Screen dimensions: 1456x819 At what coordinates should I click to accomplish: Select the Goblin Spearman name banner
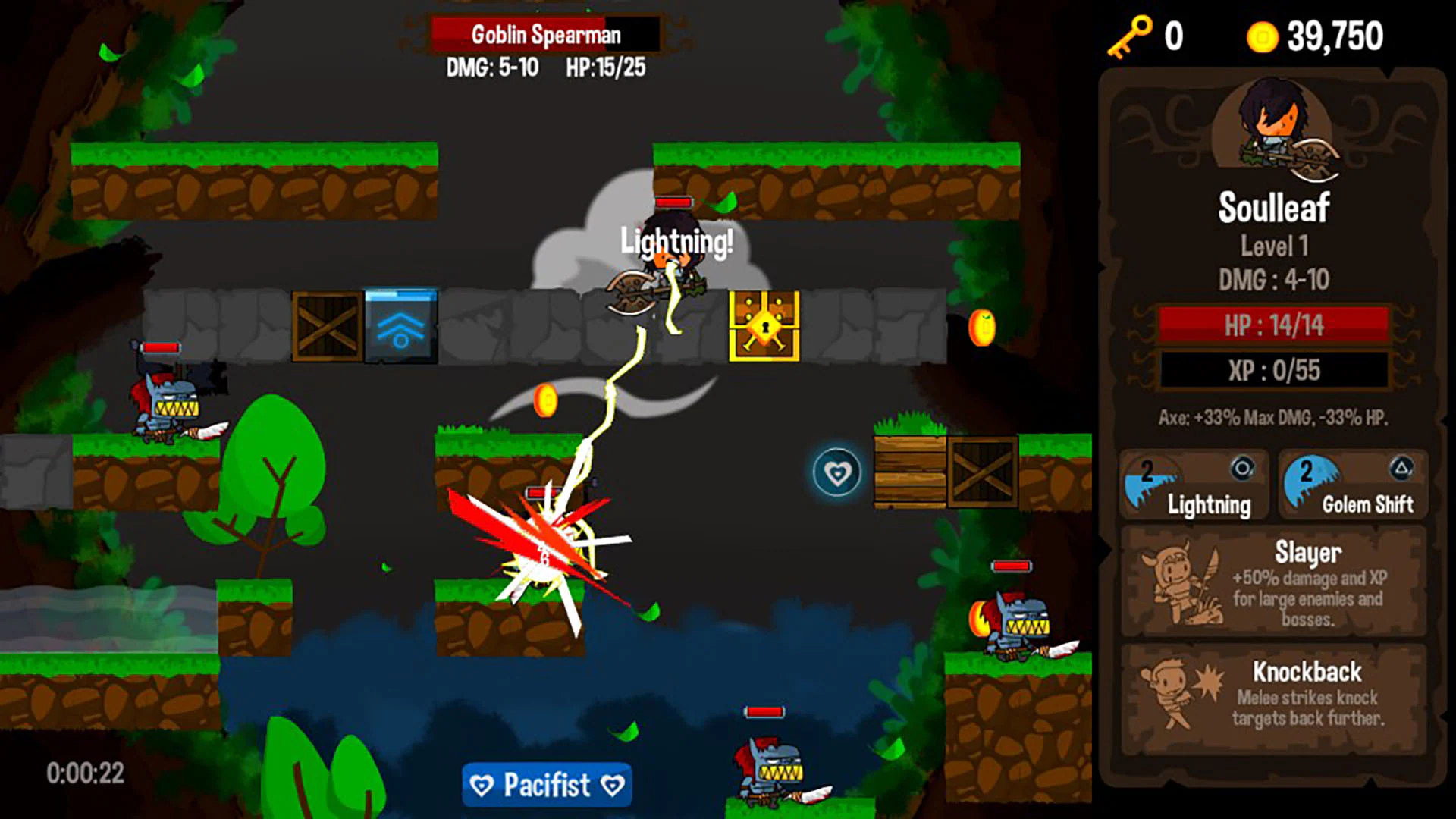point(545,33)
